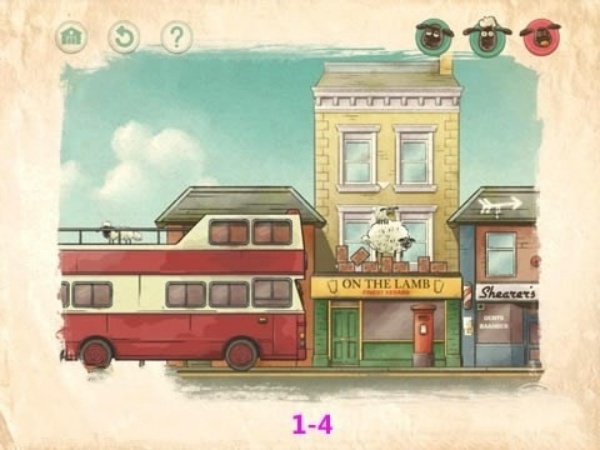Switch to Shaun with the wool tuft
Screen dimensions: 600x450
487,37
